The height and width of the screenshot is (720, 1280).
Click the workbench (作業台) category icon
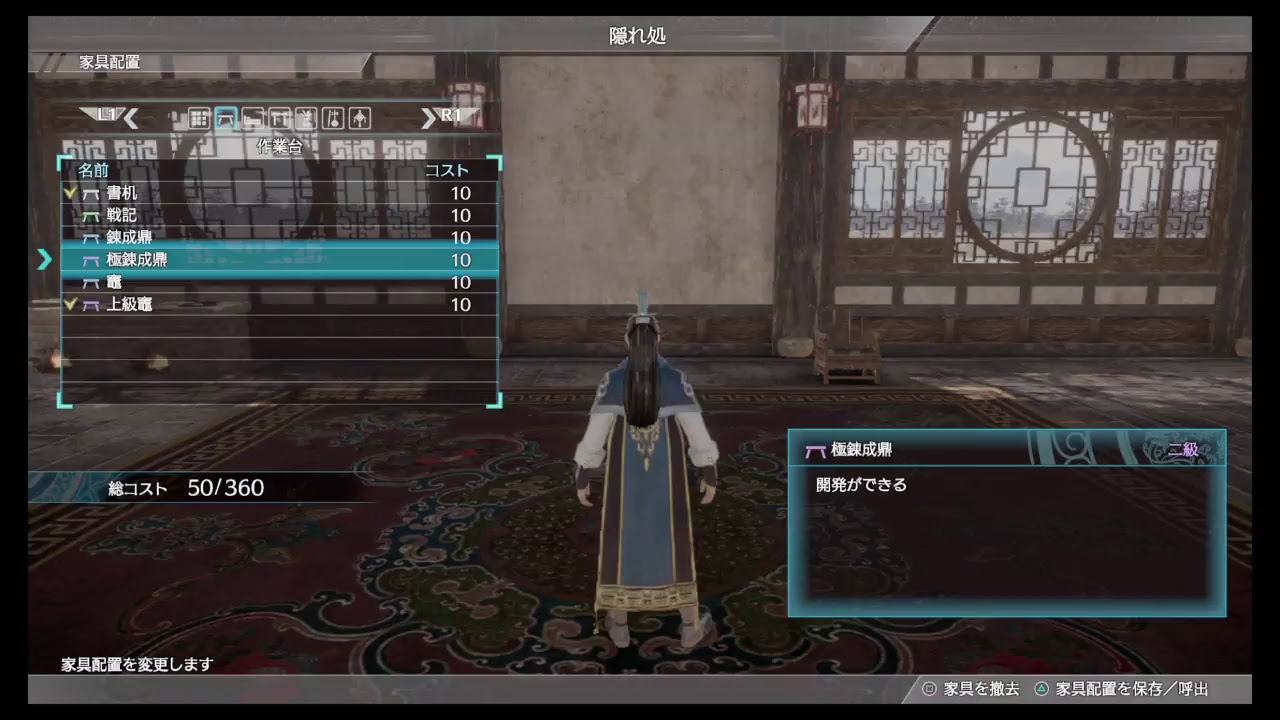[225, 117]
